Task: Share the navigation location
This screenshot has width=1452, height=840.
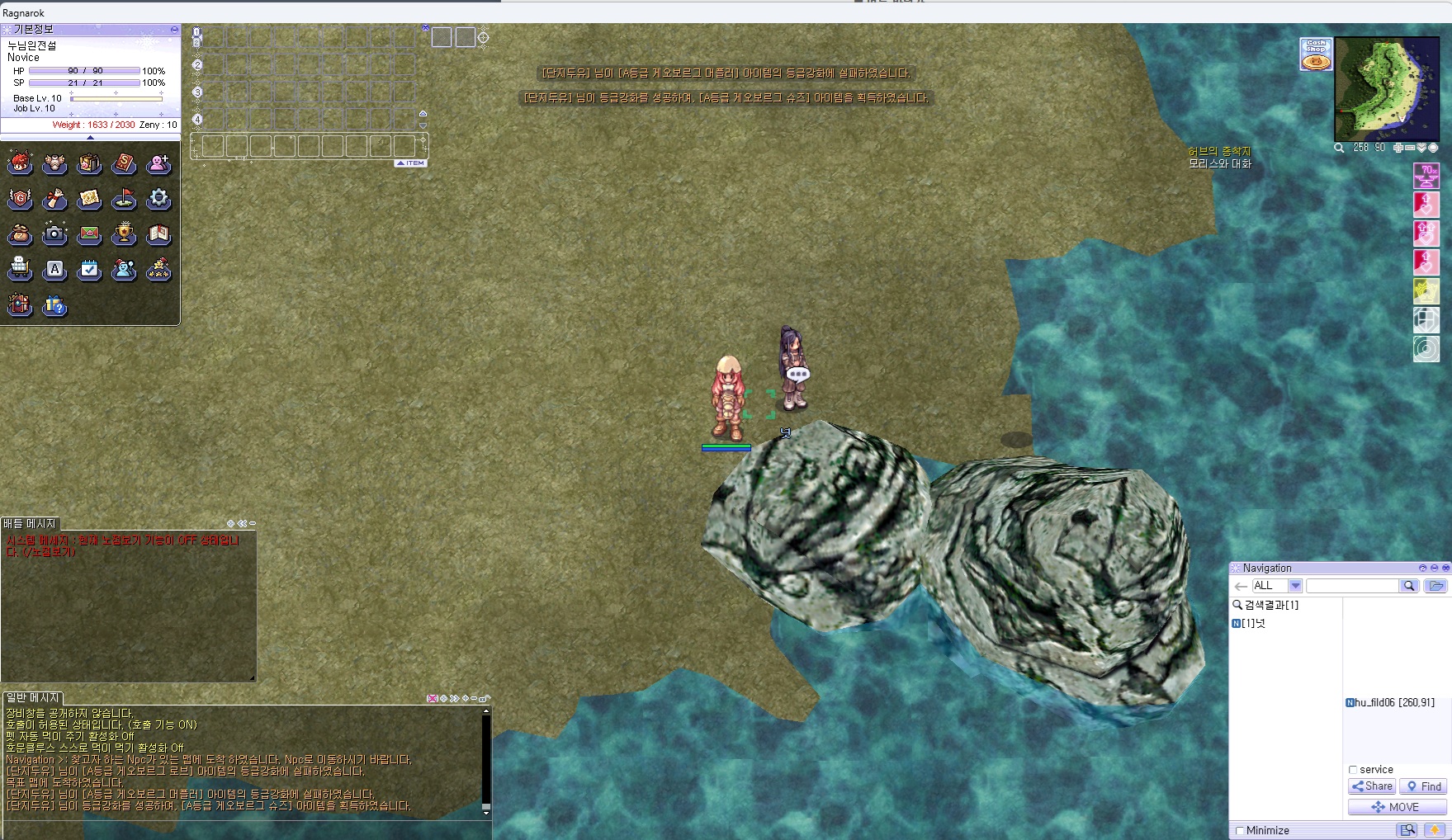Action: pos(1372,786)
